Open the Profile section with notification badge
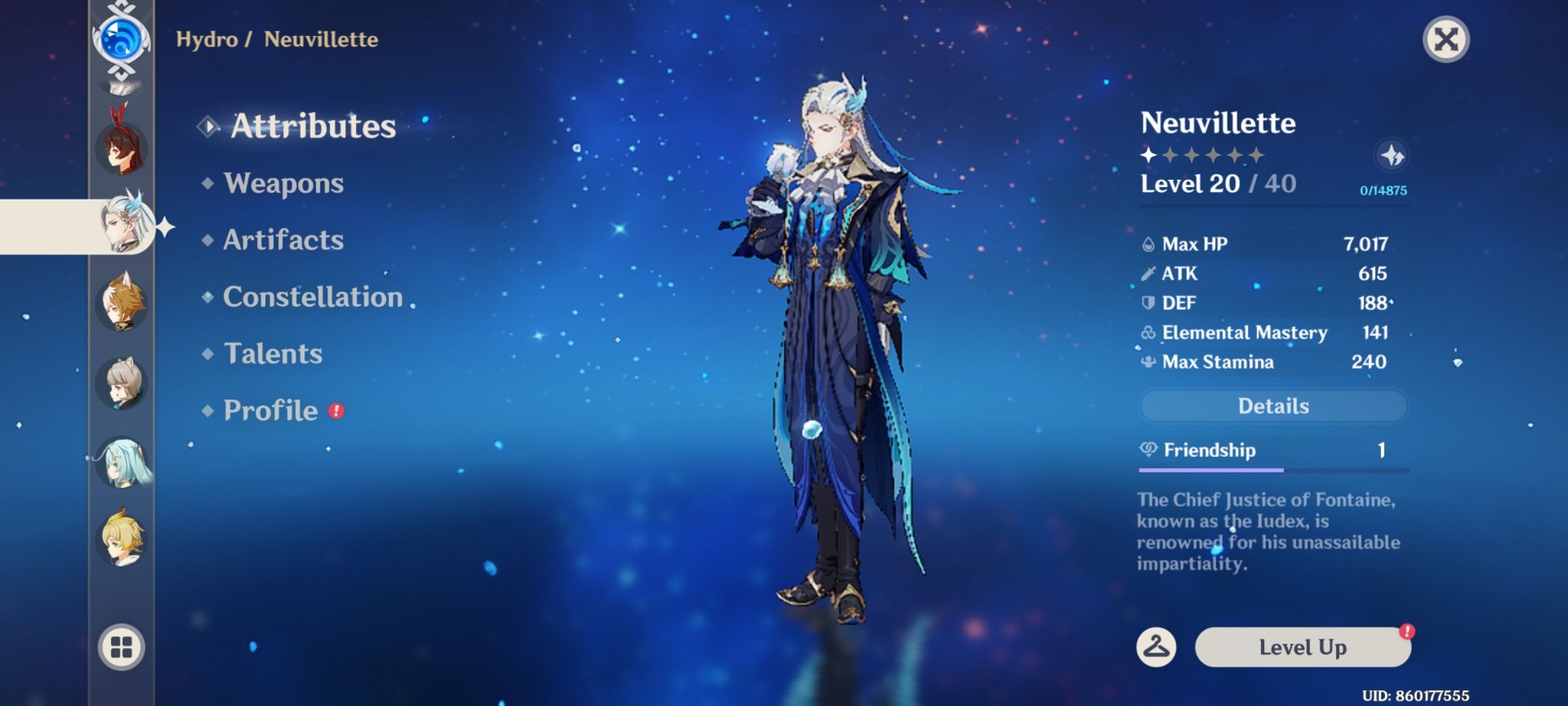The height and width of the screenshot is (706, 1568). coord(270,411)
